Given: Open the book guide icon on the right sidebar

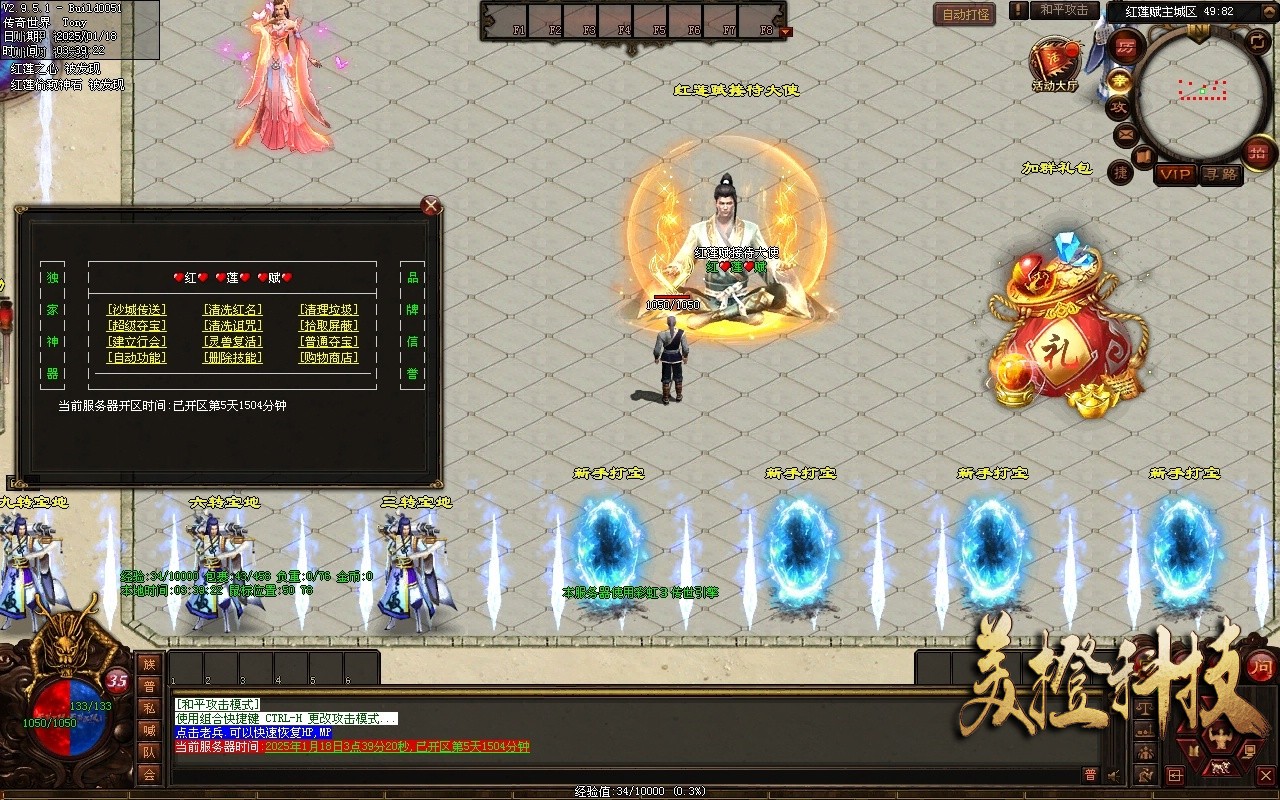Looking at the screenshot, I should pos(1144,157).
